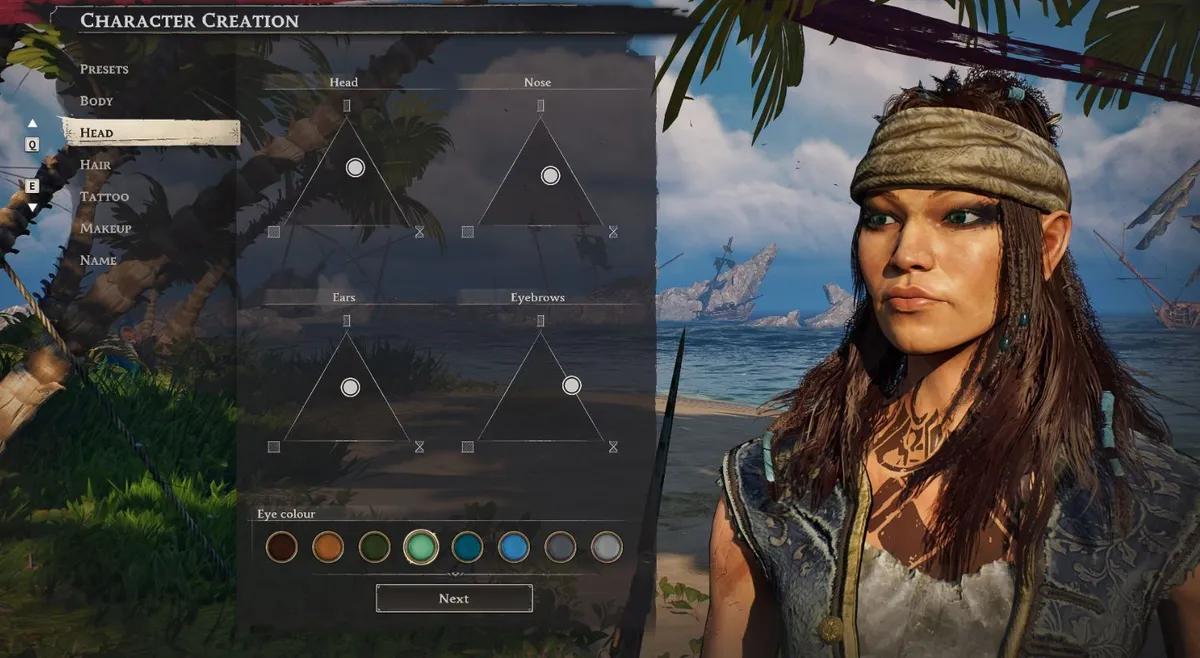Choose the dark brown eye colour
The image size is (1200, 658).
tap(282, 547)
